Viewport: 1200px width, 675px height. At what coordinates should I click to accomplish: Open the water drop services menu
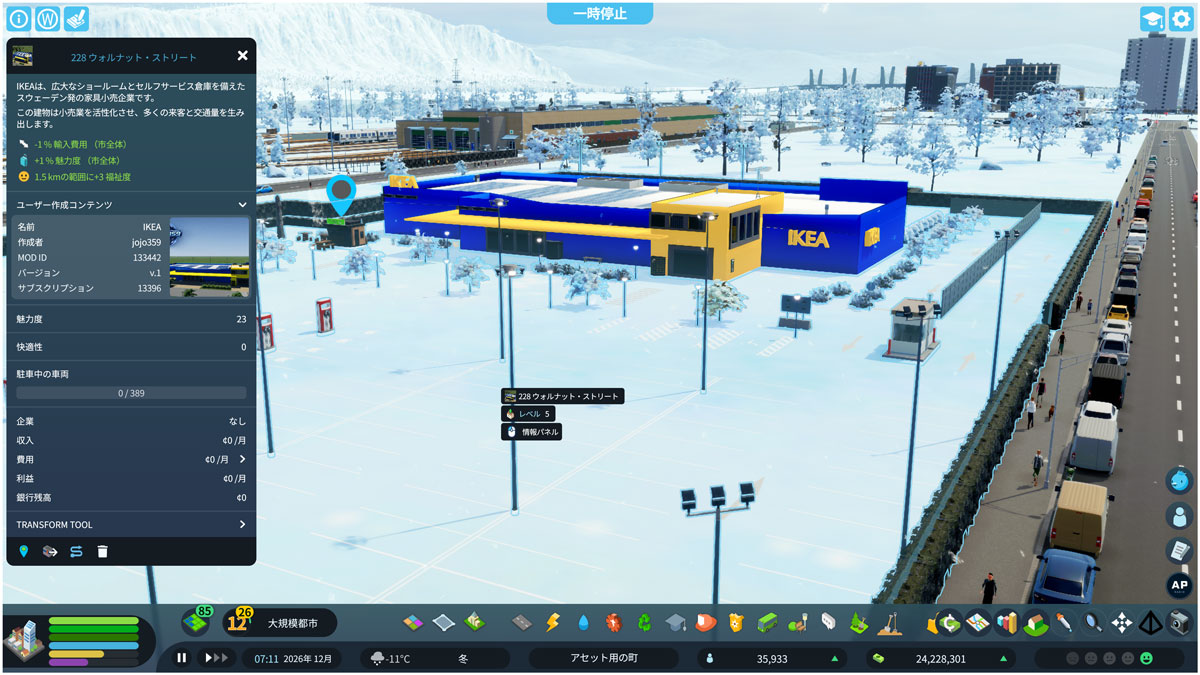pos(583,622)
